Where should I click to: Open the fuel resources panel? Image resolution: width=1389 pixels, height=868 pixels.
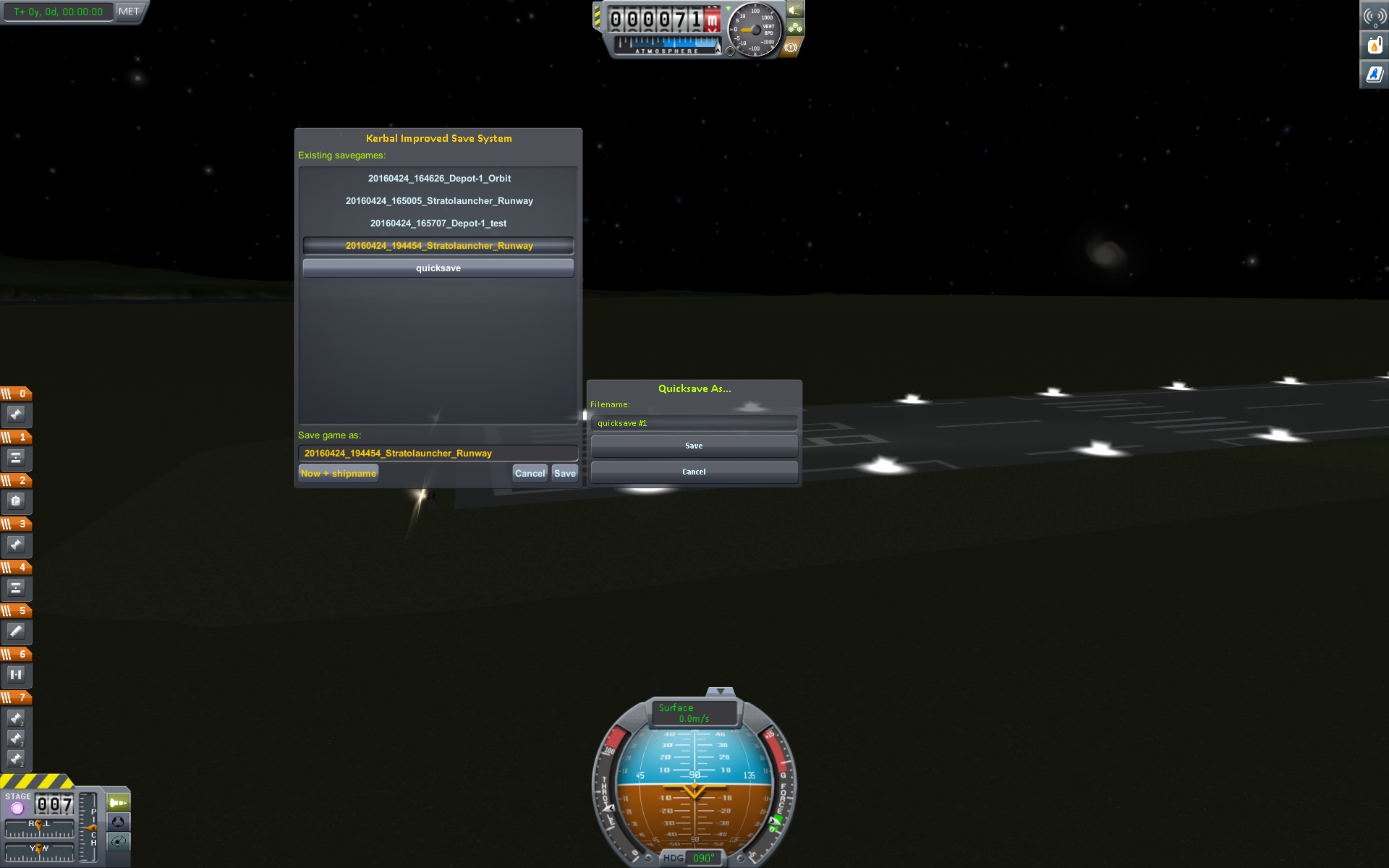[x=1374, y=46]
